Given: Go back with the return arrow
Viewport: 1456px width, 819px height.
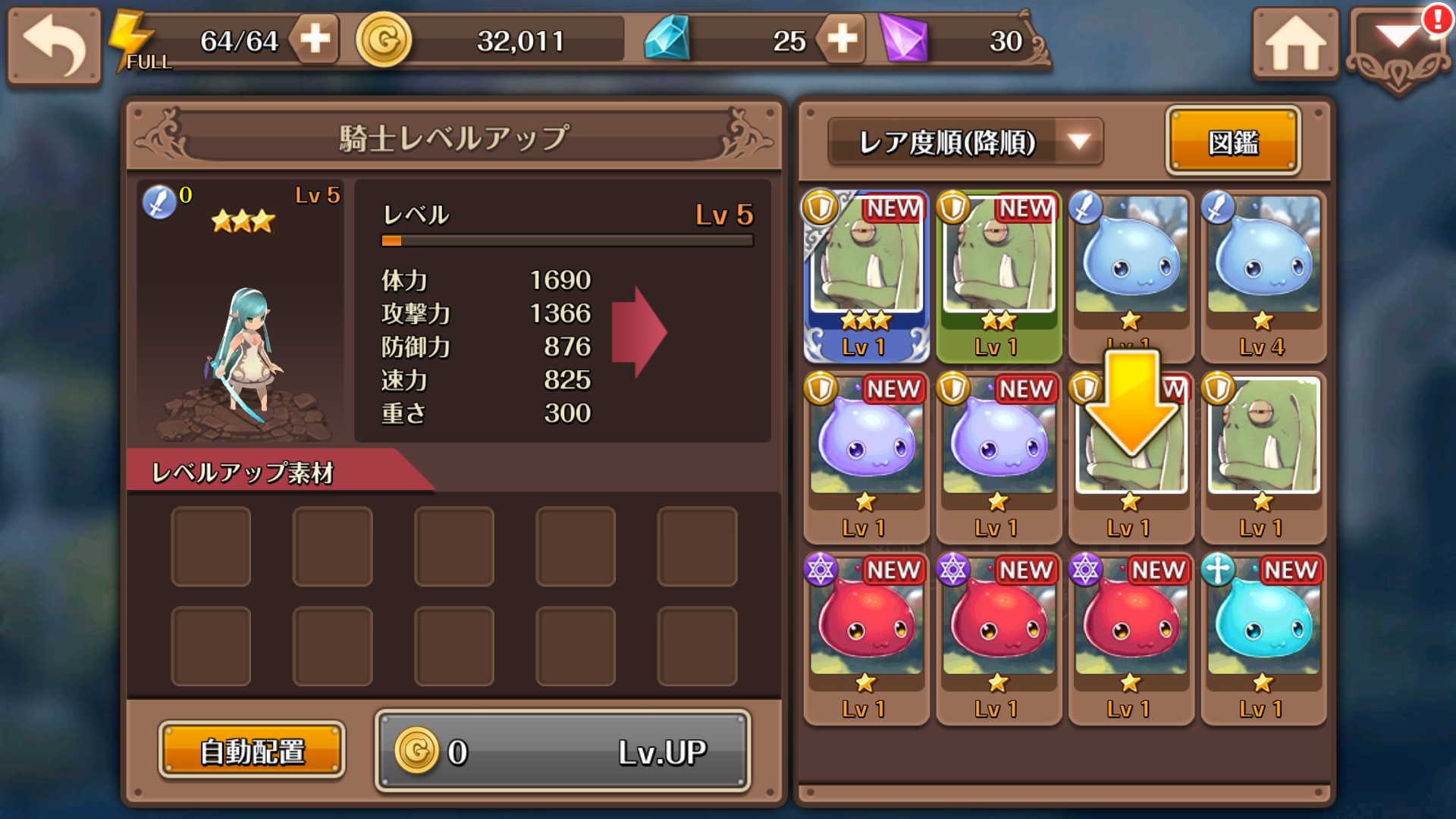Looking at the screenshot, I should click(x=54, y=45).
